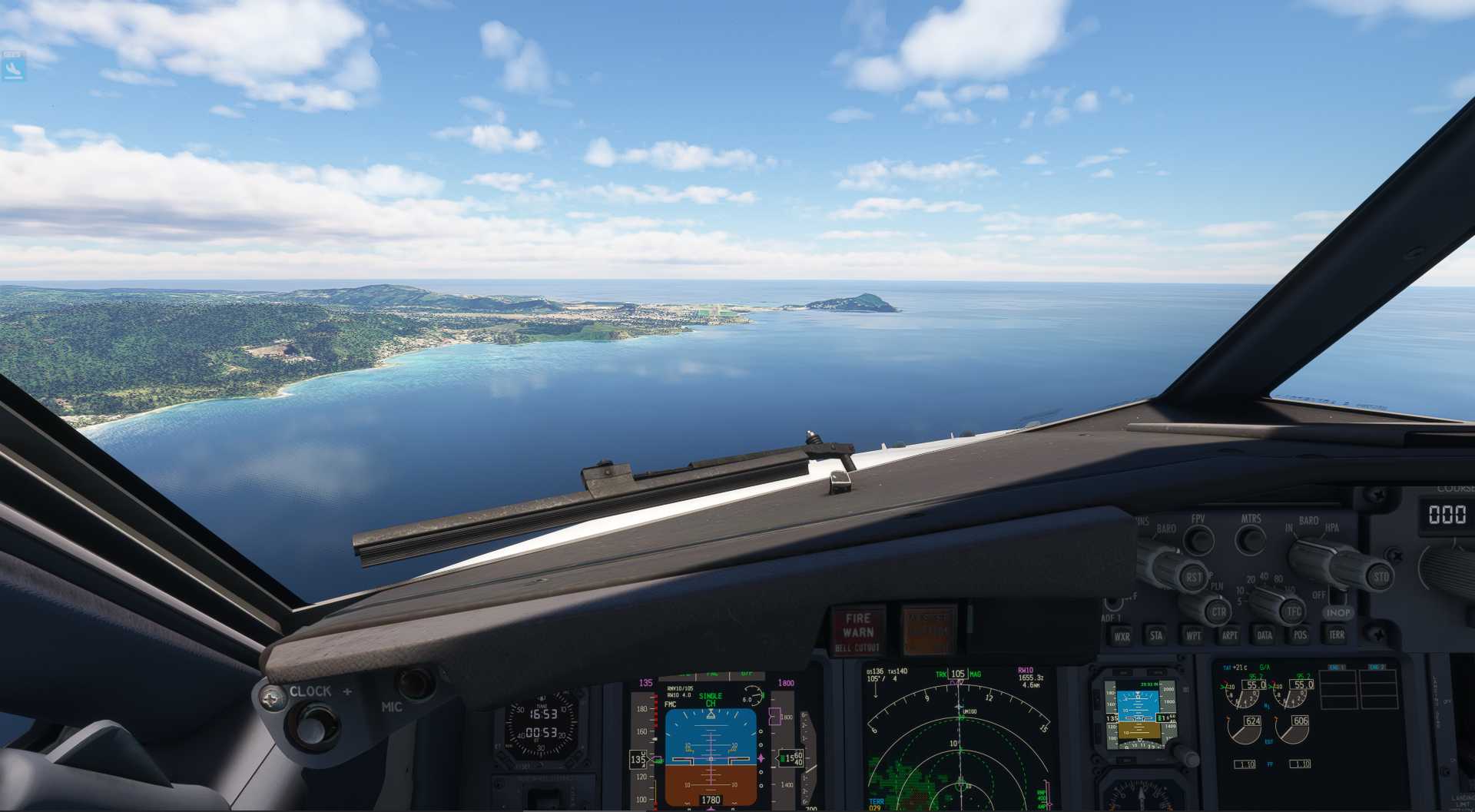Viewport: 1475px width, 812px height.
Task: Click the FPV flight path vector button
Action: [1198, 540]
